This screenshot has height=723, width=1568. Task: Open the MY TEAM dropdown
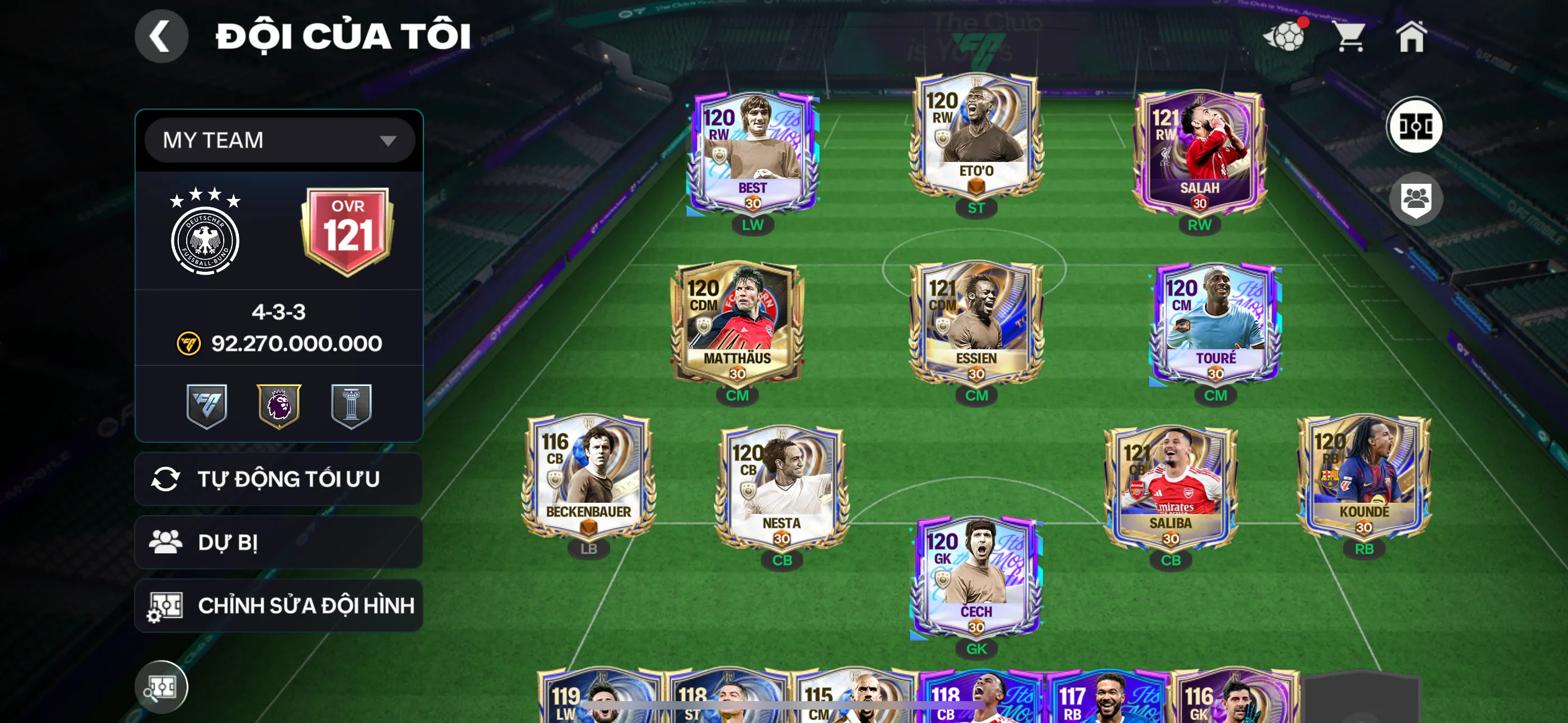click(279, 141)
